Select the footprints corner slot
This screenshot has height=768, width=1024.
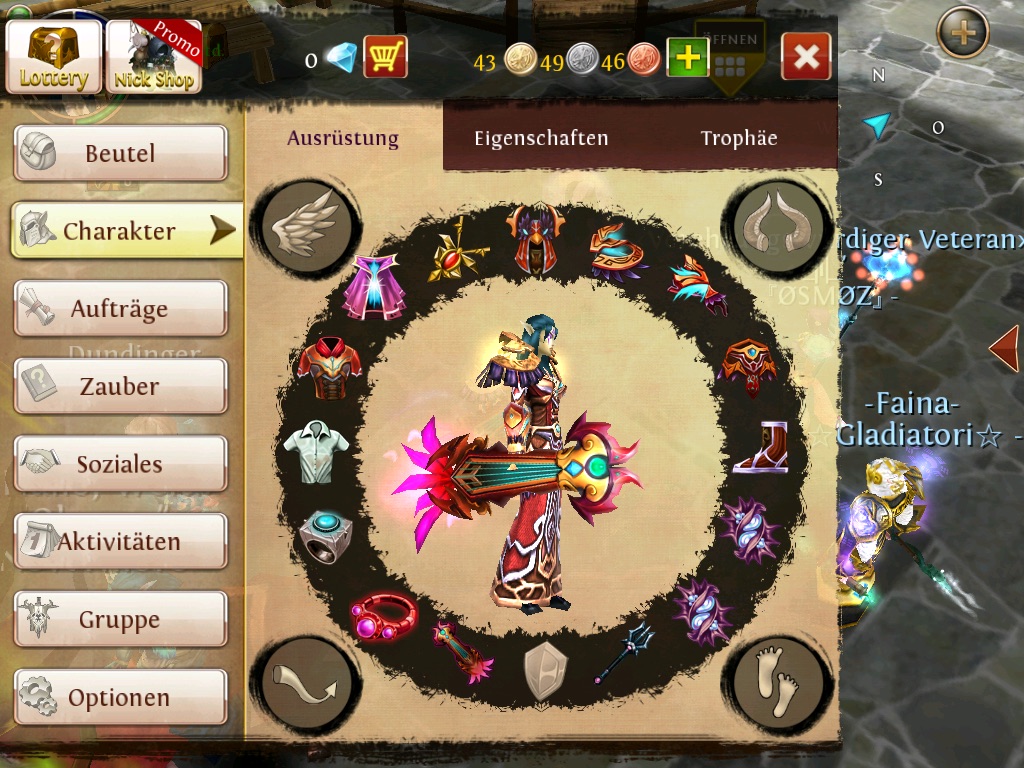tap(777, 681)
